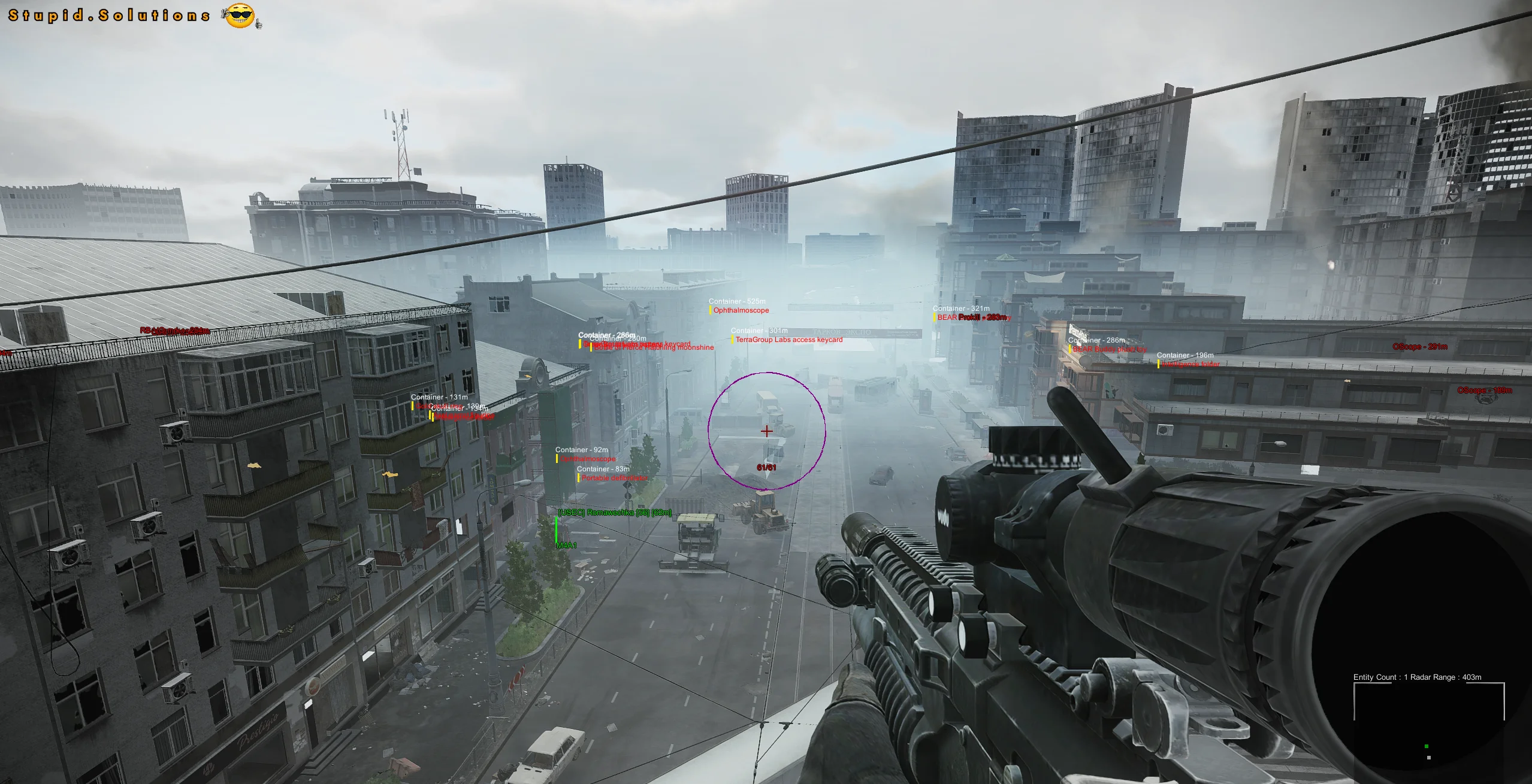Click the Stupid.Solutions watermark text
This screenshot has width=1532, height=784.
[x=109, y=16]
